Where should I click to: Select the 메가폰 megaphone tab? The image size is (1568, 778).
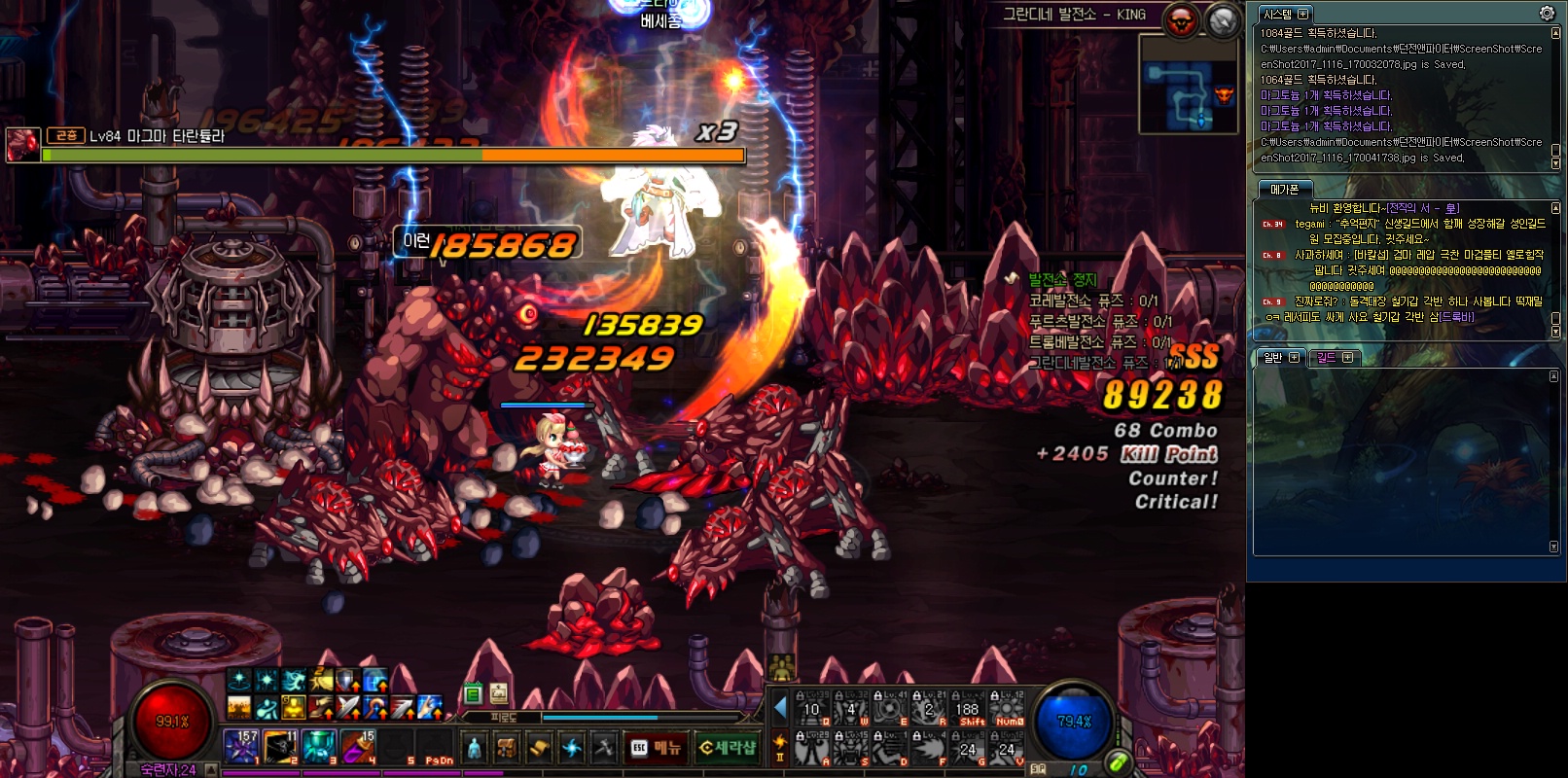1284,190
